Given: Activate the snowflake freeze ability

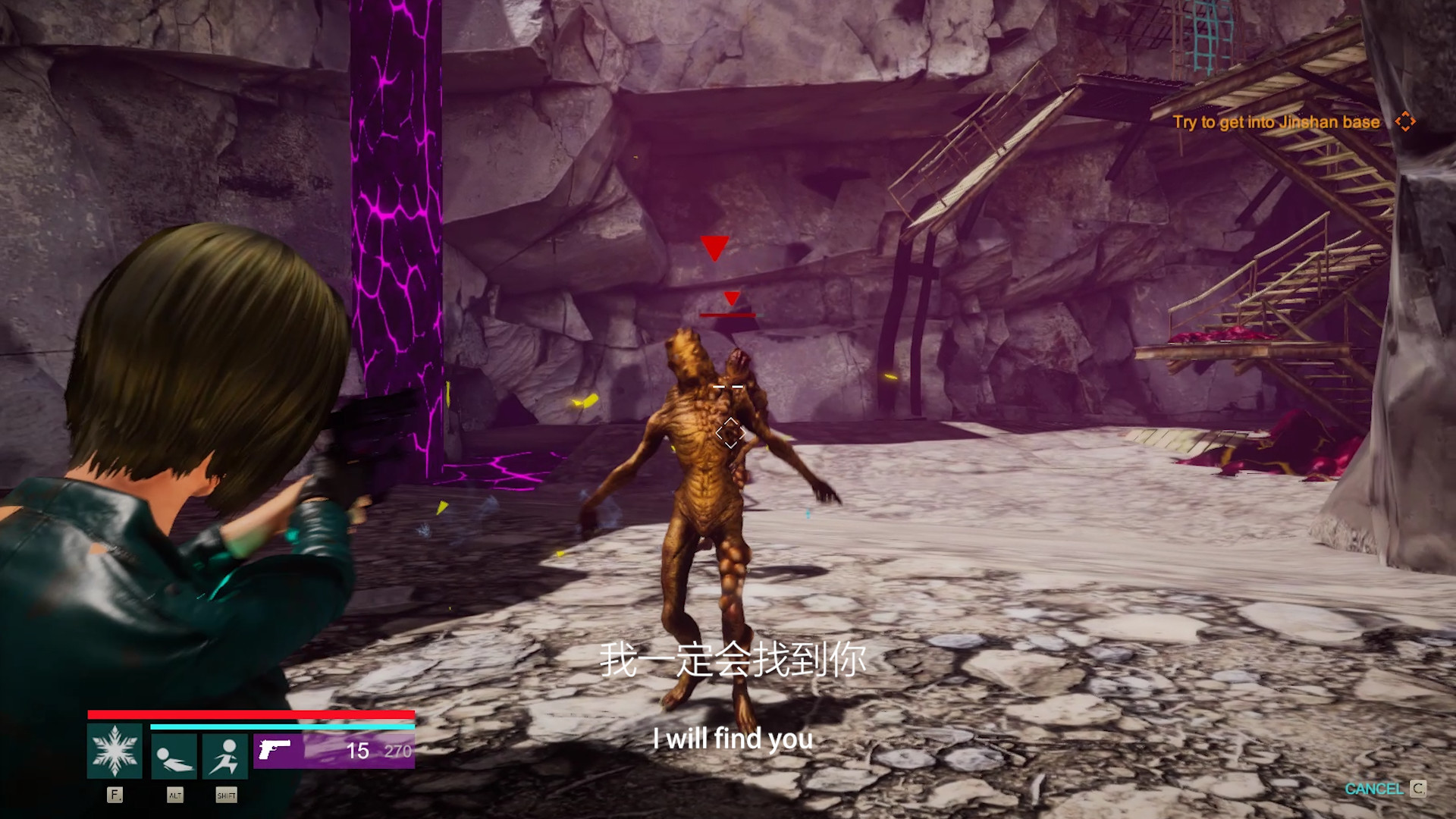Looking at the screenshot, I should pos(115,751).
